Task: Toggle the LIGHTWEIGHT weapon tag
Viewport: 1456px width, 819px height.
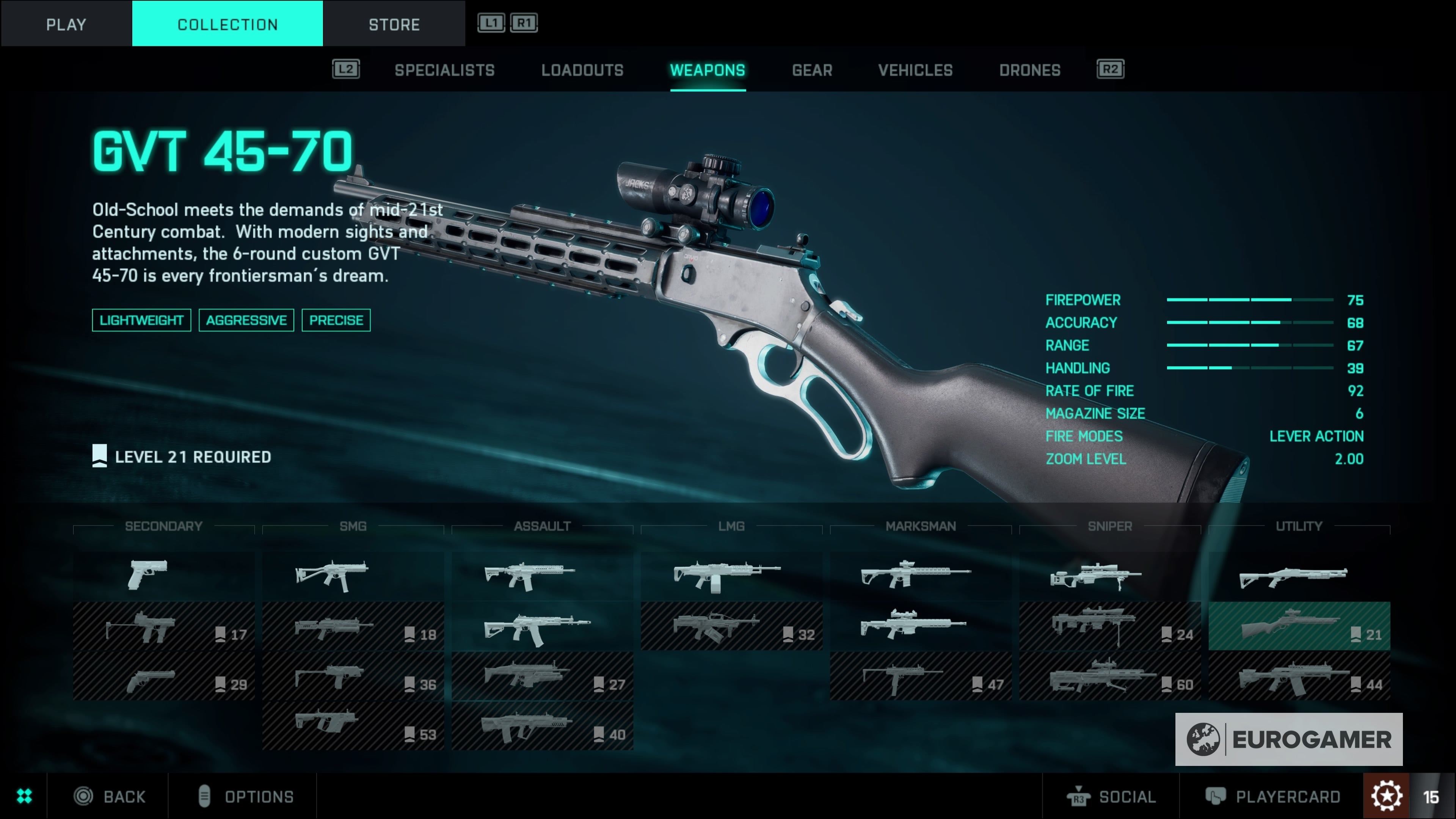Action: click(x=141, y=320)
